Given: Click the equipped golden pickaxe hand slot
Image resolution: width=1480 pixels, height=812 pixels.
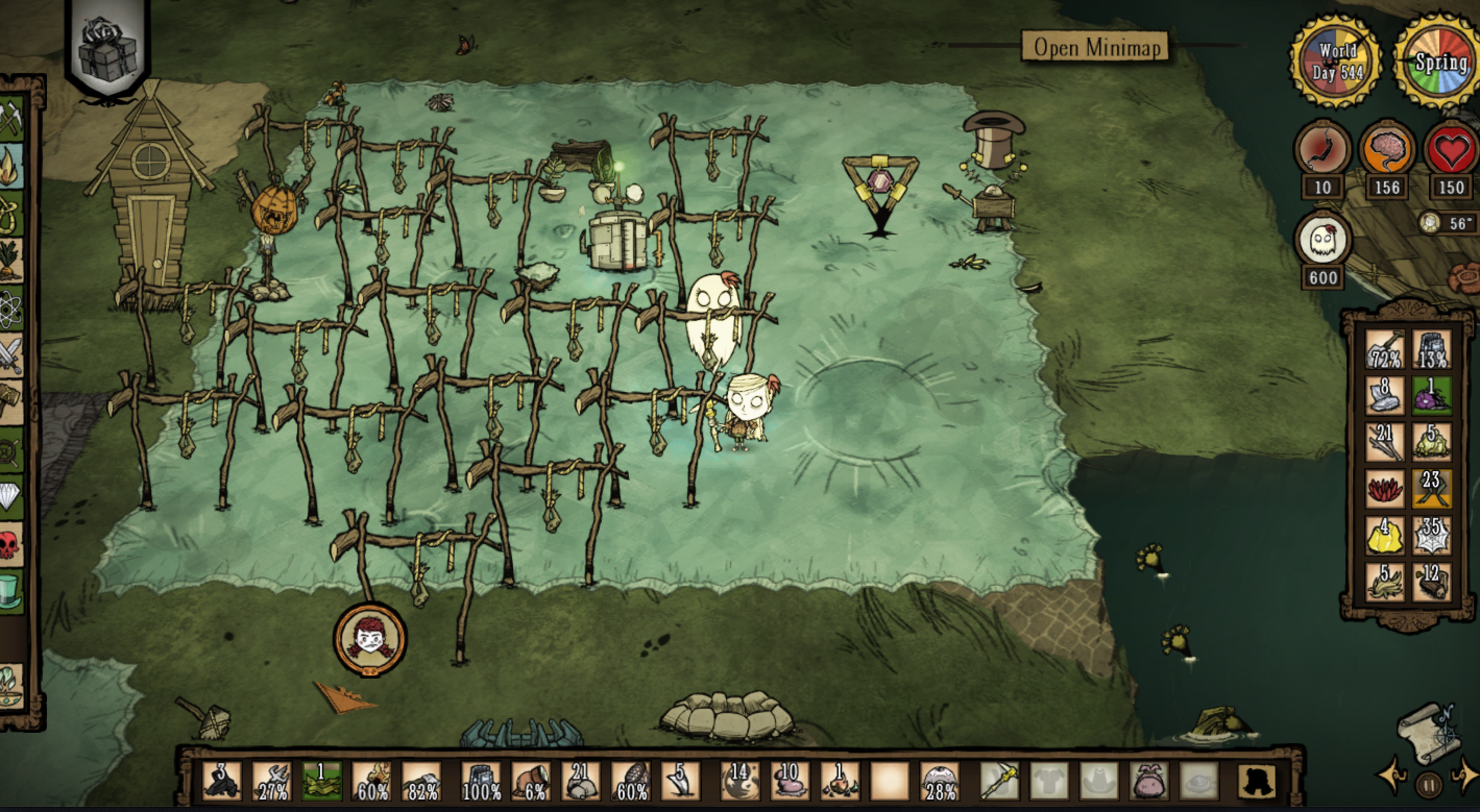Looking at the screenshot, I should (999, 782).
